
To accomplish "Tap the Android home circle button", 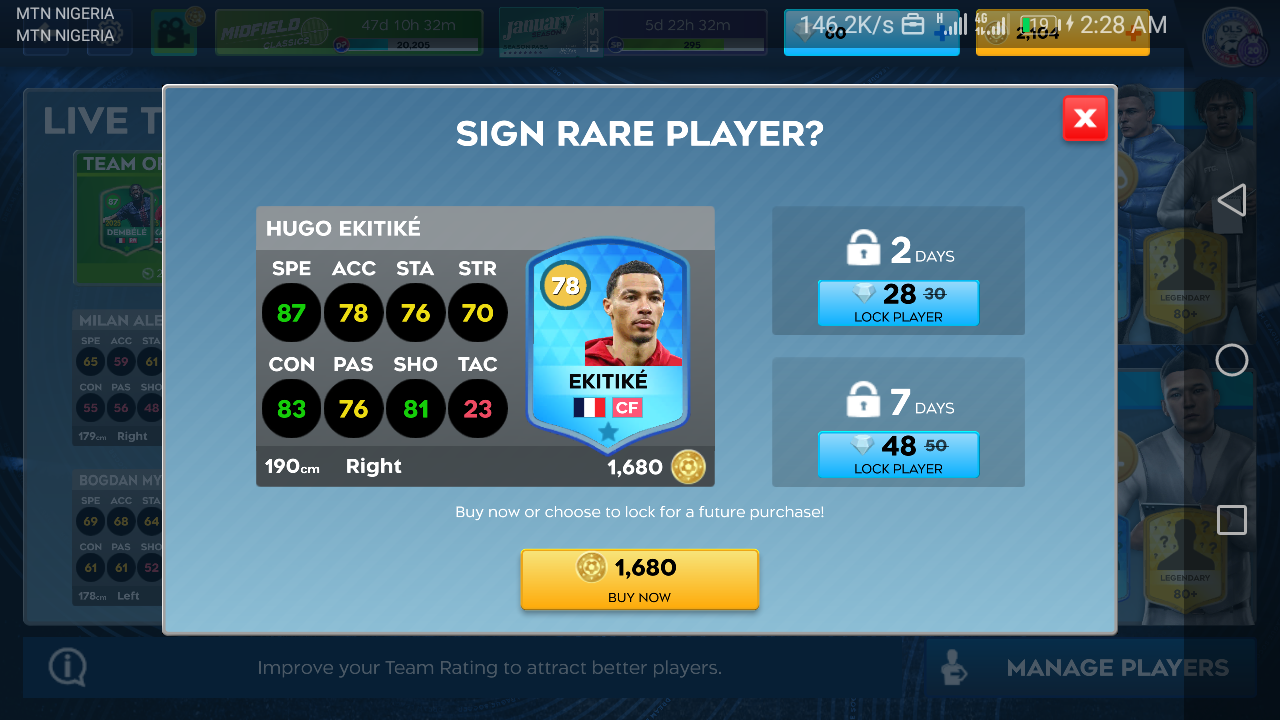I will [1231, 360].
